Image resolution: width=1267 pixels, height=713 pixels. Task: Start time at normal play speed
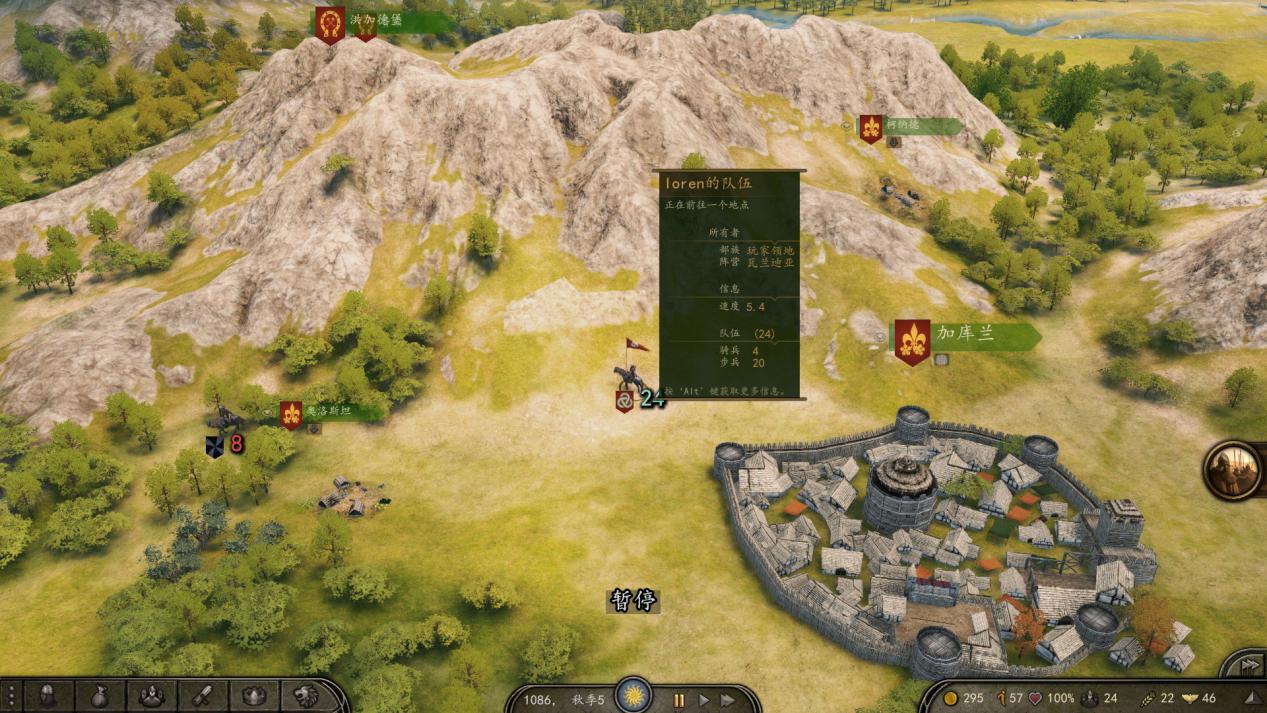[x=704, y=700]
